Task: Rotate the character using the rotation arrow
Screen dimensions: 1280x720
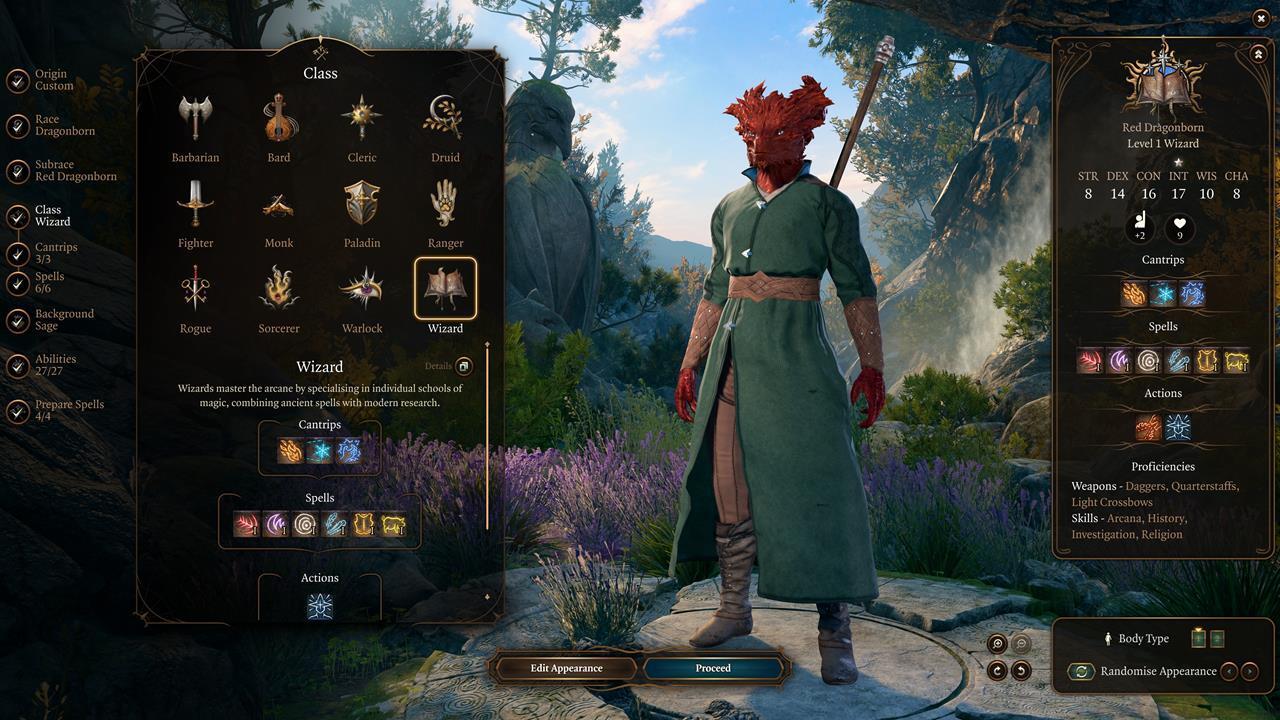Action: coord(997,671)
